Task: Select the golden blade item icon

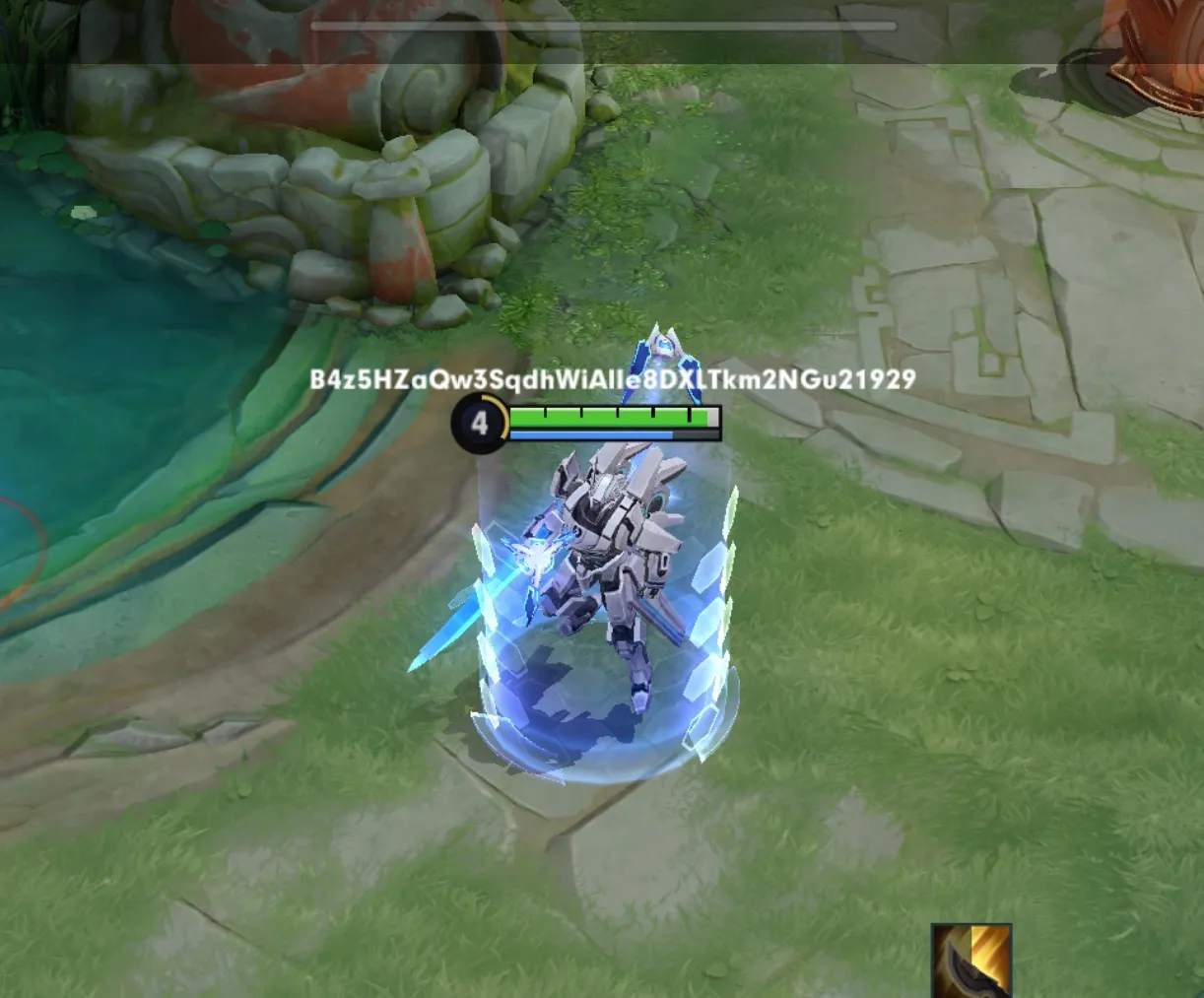Action: coord(971,961)
